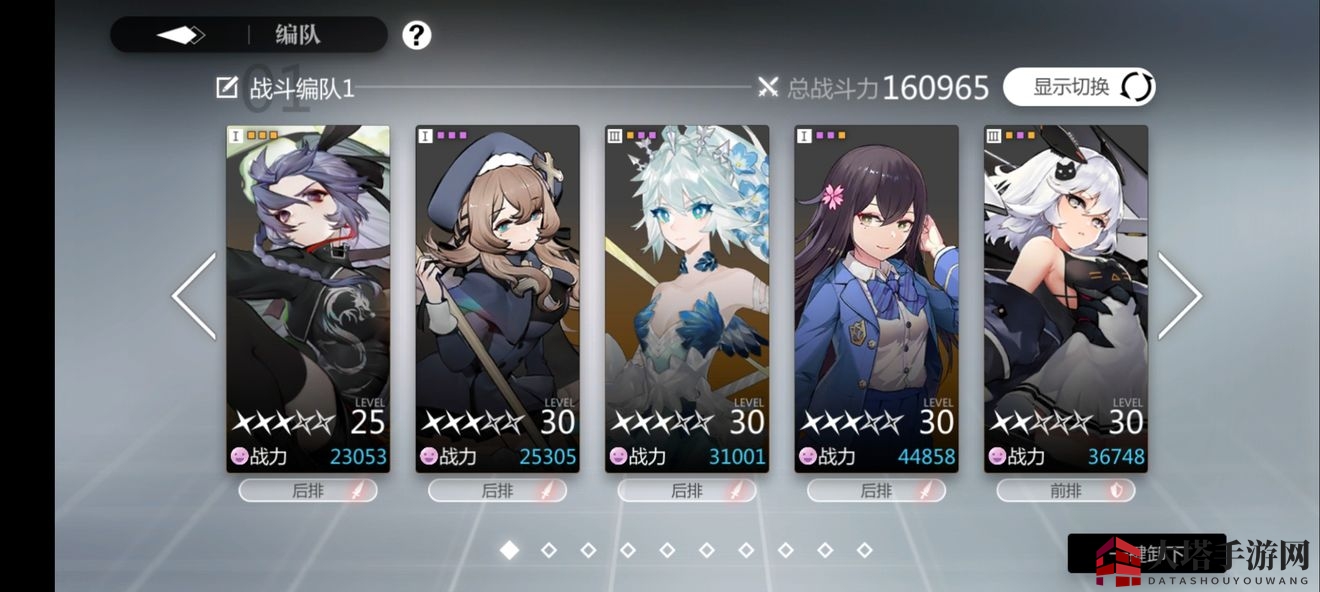Change 后排 position under the power 31001 card
This screenshot has width=1320, height=592.
(x=687, y=491)
